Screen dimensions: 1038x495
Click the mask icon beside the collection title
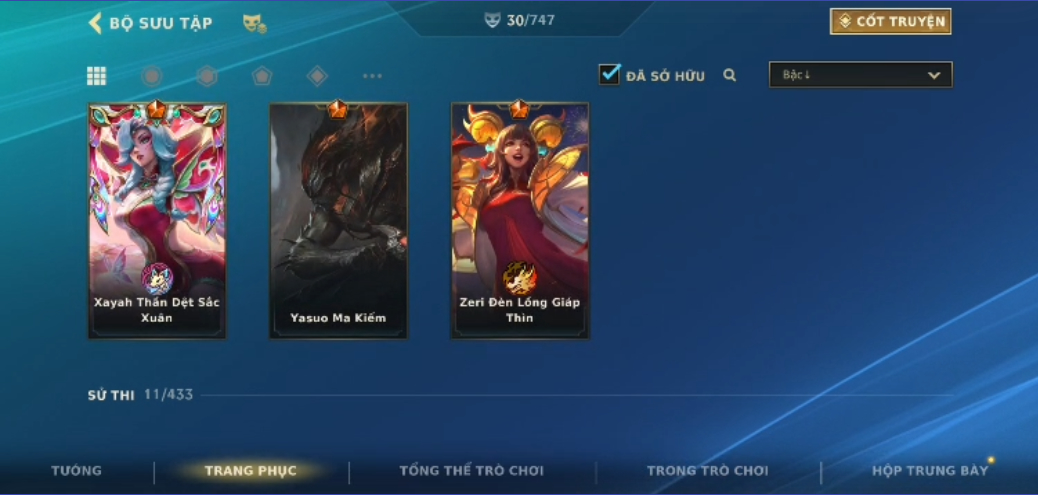[x=254, y=22]
